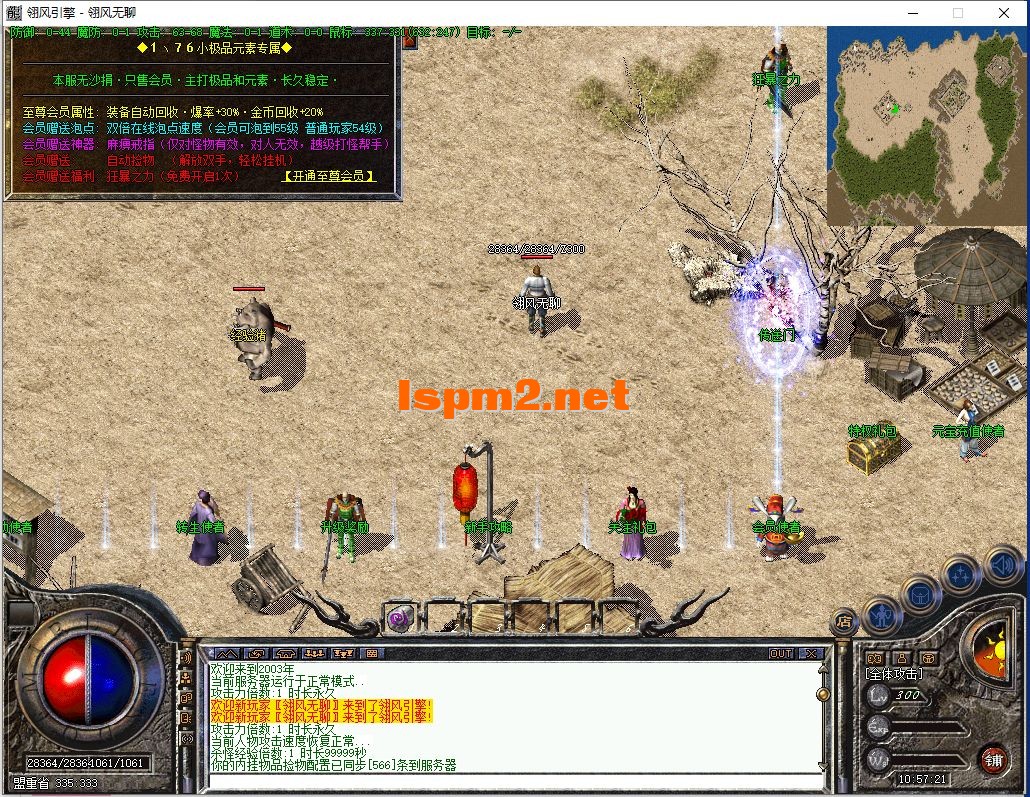The height and width of the screenshot is (797, 1030).
Task: Open the bag inventory icon
Action: pyautogui.click(x=920, y=594)
